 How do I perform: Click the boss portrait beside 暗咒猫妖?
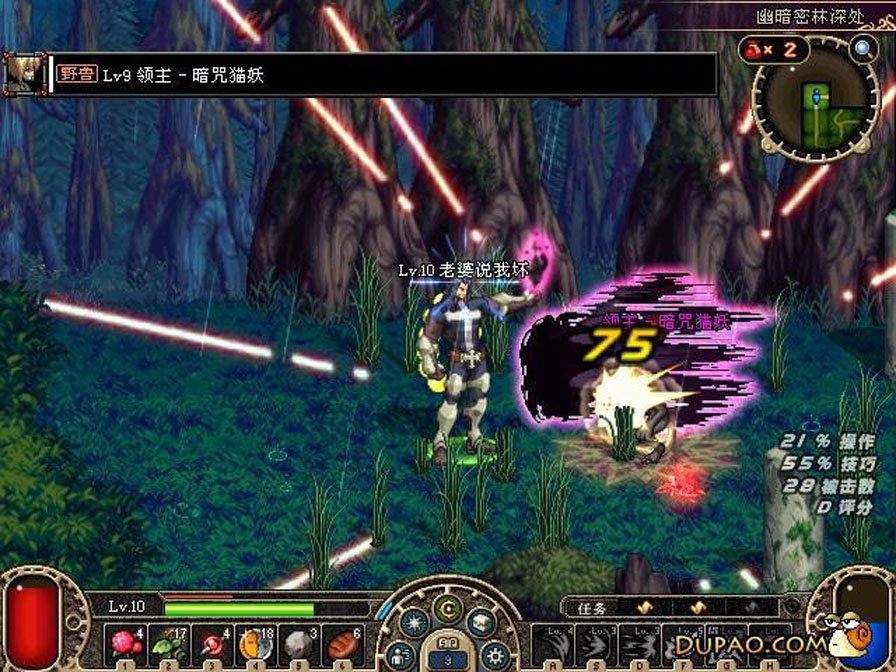coord(22,73)
